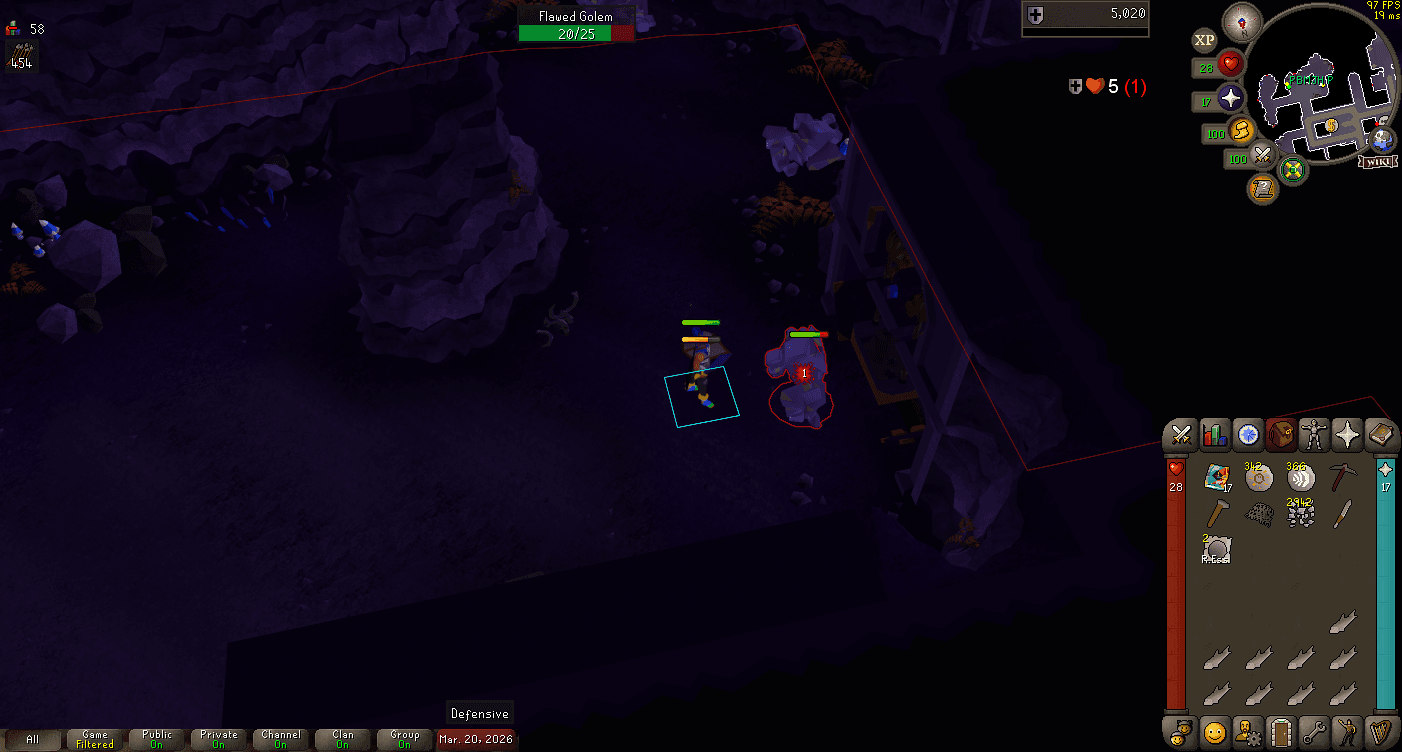Screen dimensions: 1402x752
Task: Activate the special attack orb
Action: [1262, 156]
